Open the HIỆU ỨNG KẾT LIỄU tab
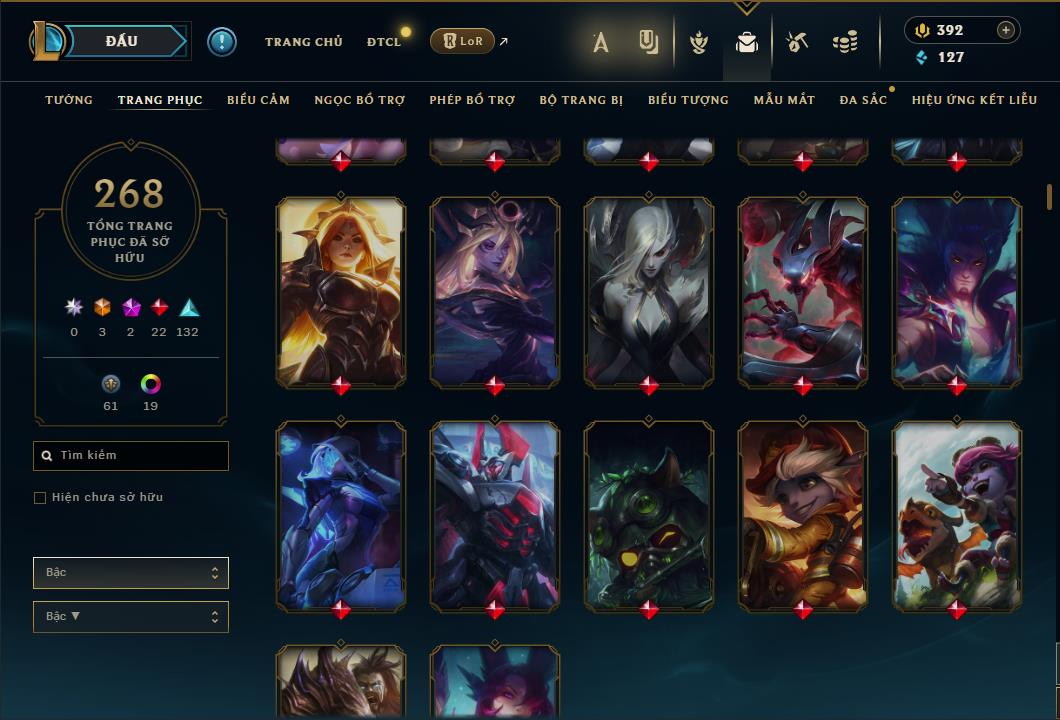The height and width of the screenshot is (720, 1060). pyautogui.click(x=974, y=100)
